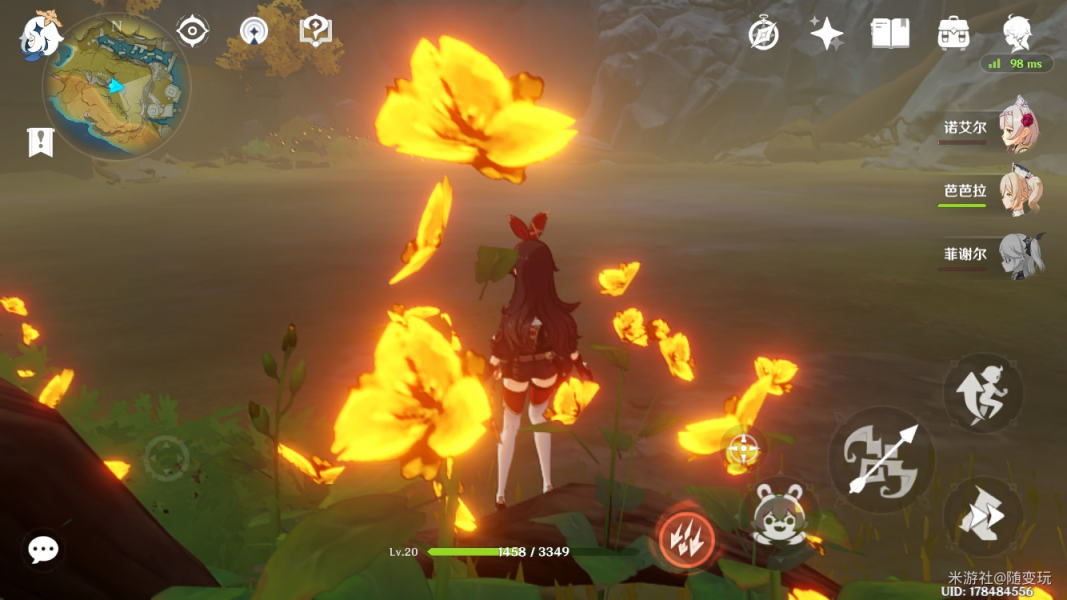Switch to party member 诺艾尔

[x=1020, y=129]
